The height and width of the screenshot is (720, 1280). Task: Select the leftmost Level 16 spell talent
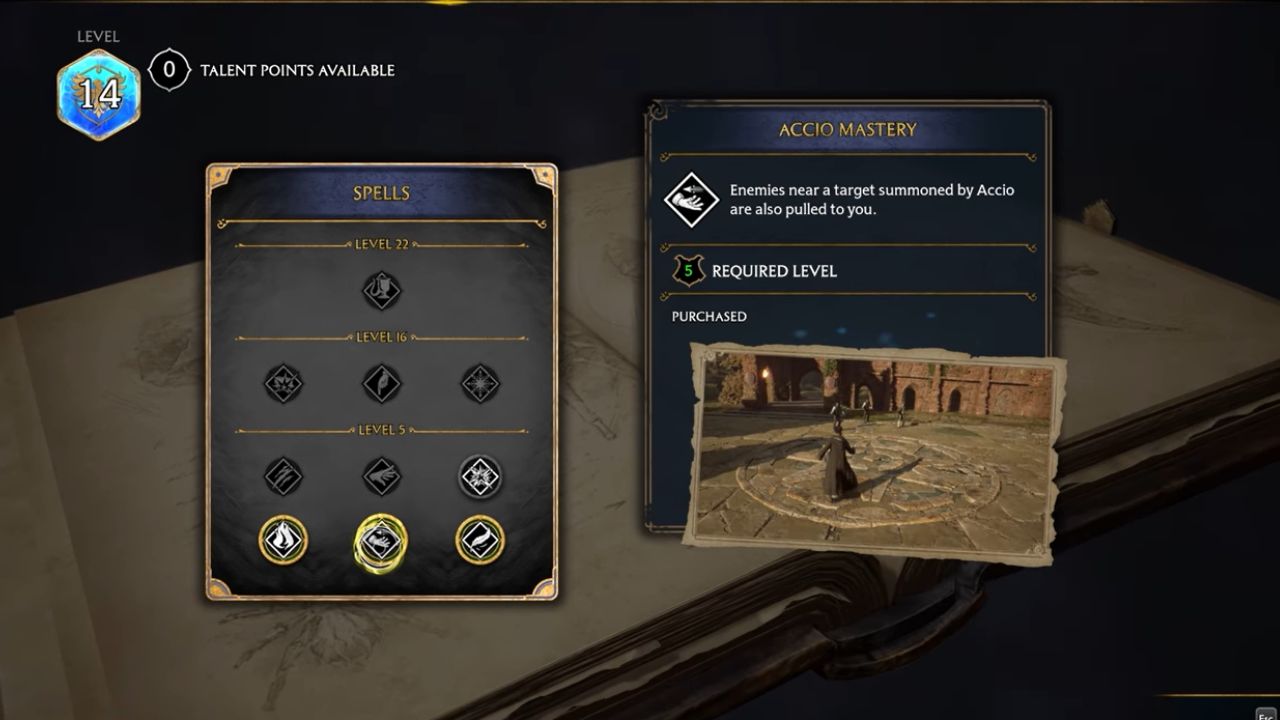(x=282, y=384)
